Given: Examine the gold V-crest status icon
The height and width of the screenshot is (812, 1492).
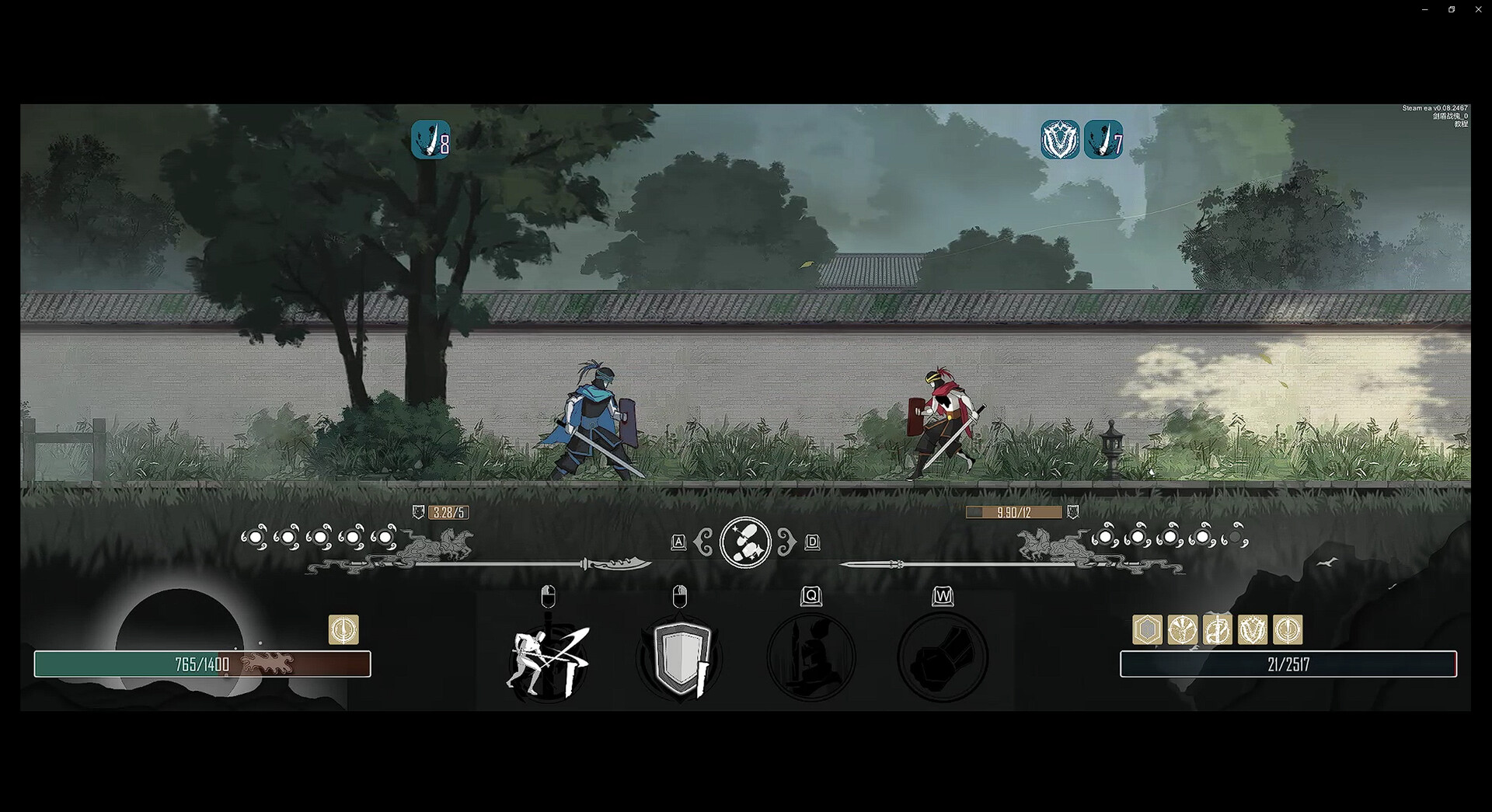Looking at the screenshot, I should click(x=1252, y=629).
